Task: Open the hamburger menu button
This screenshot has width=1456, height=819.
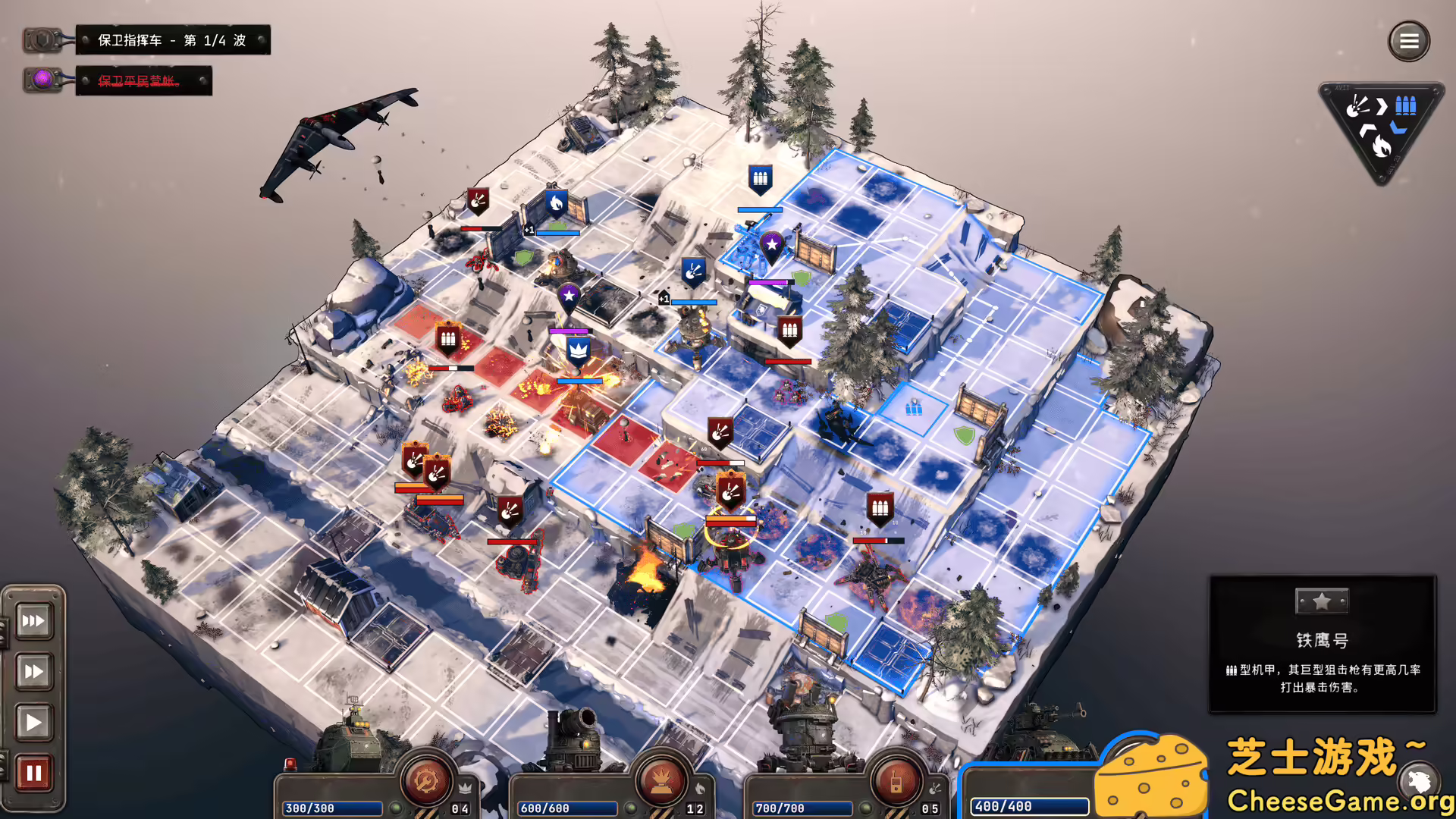Action: pos(1408,41)
